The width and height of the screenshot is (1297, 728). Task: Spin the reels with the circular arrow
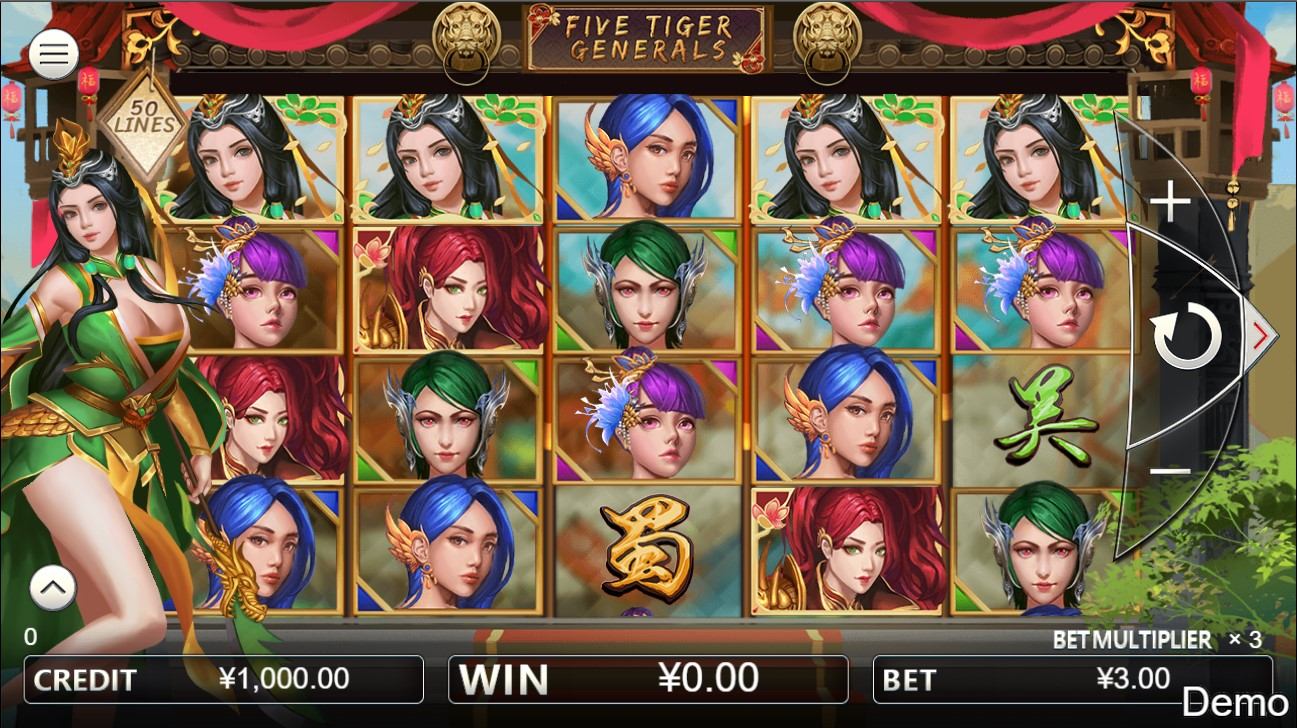click(x=1187, y=337)
